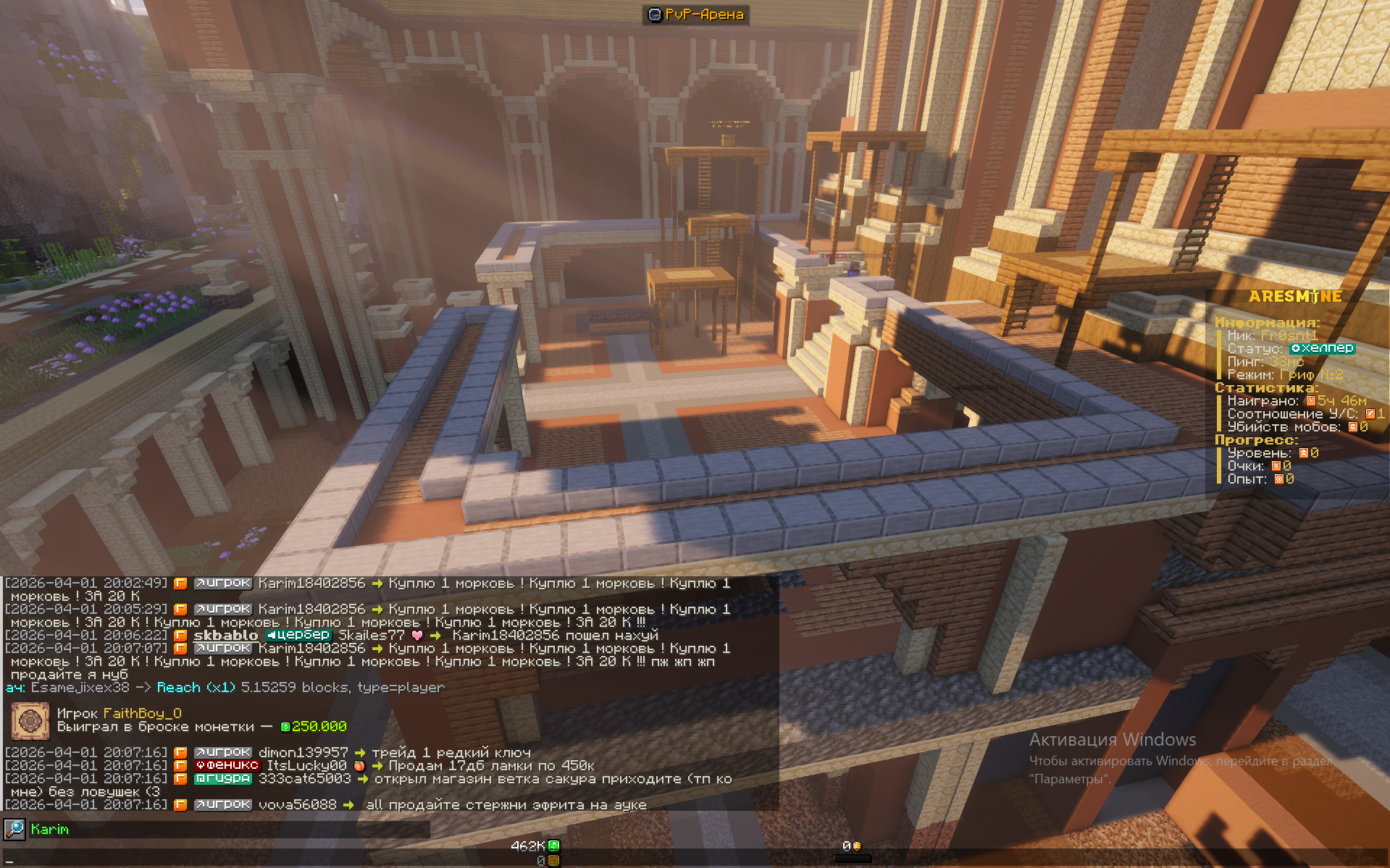Click dimon139957's name in chat
1390x868 pixels.
pos(303,752)
